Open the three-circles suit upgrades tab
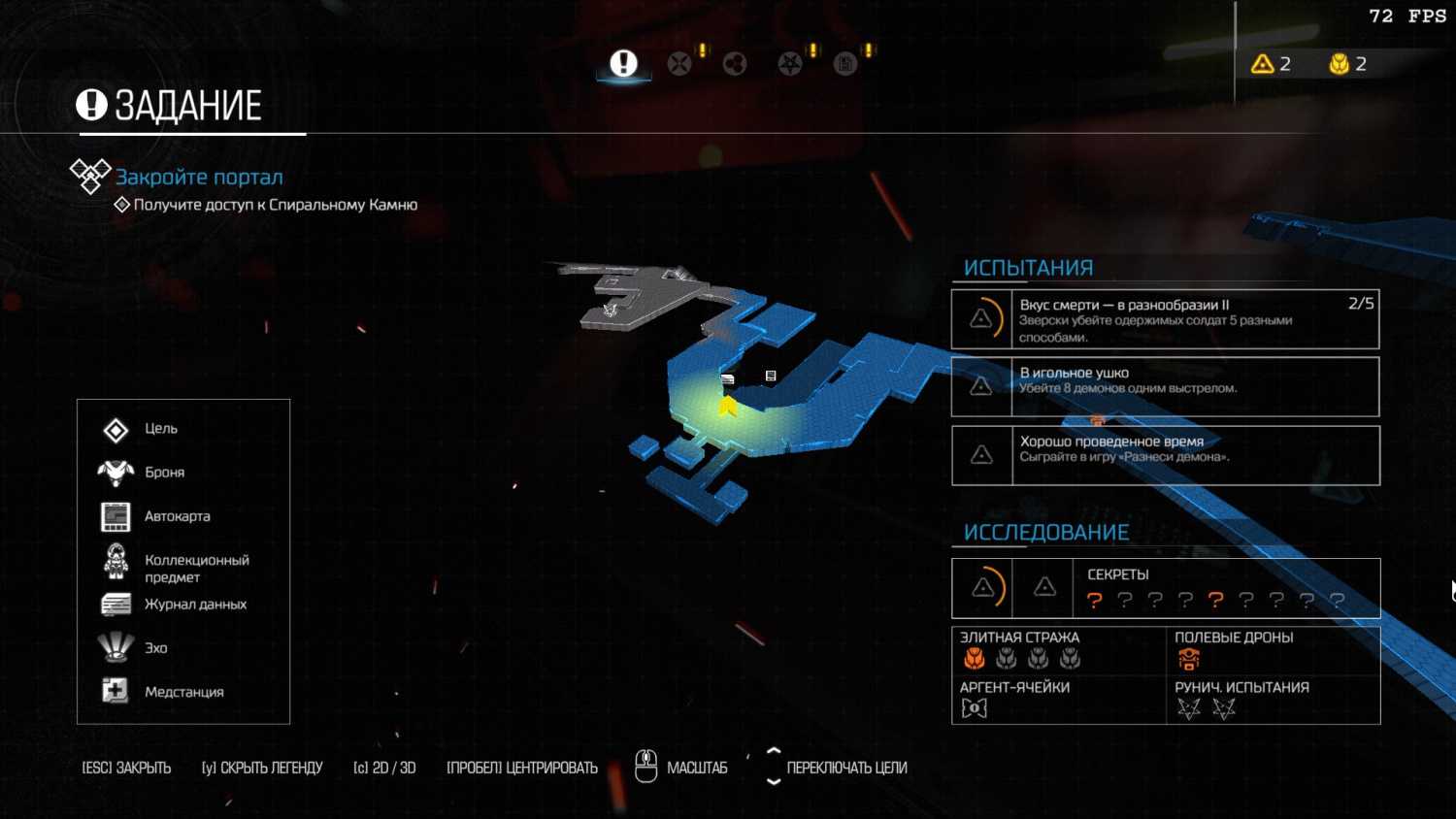The width and height of the screenshot is (1456, 819). click(x=735, y=64)
